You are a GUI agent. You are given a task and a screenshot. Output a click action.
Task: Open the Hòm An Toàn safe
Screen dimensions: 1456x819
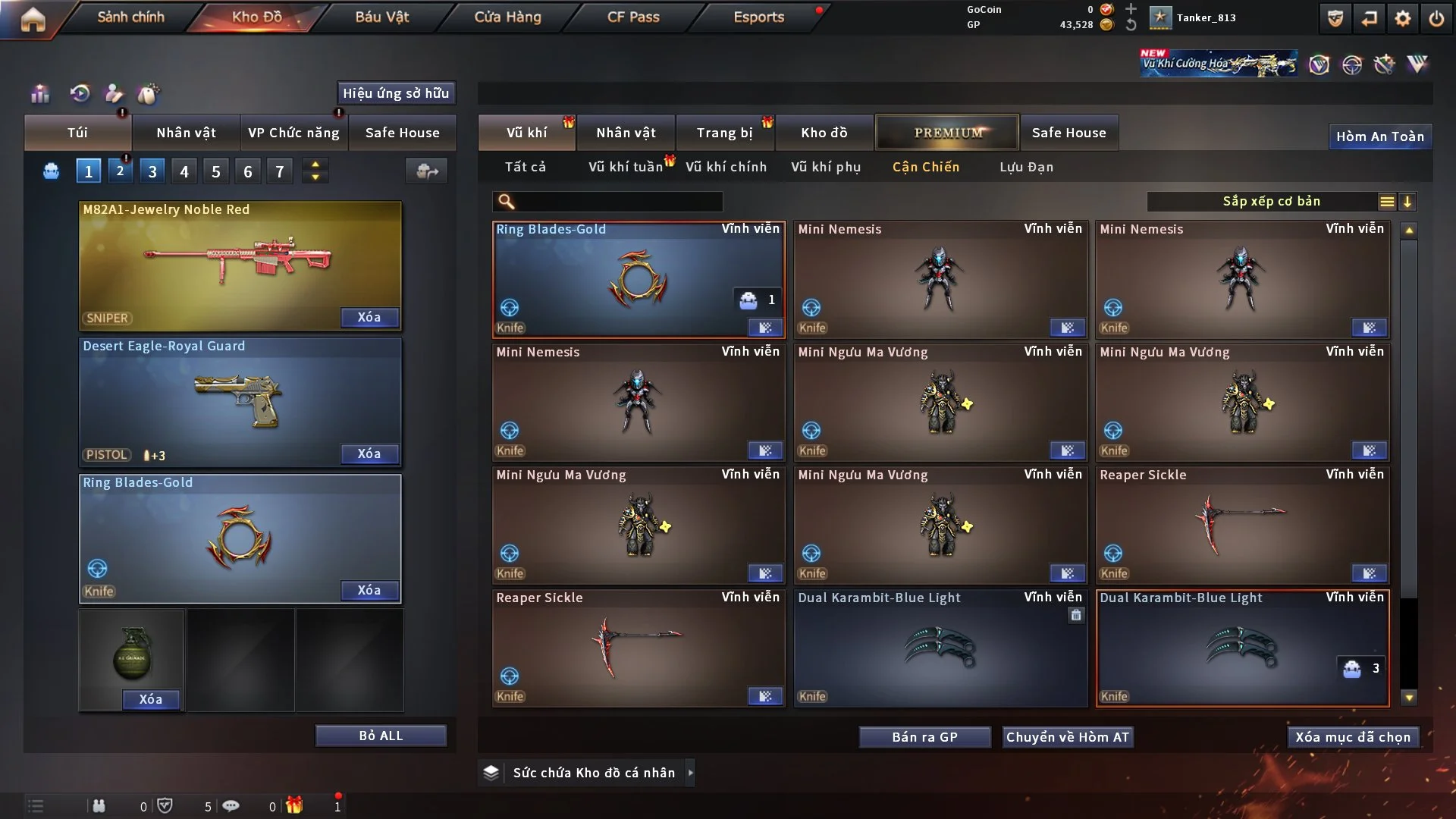1379,136
